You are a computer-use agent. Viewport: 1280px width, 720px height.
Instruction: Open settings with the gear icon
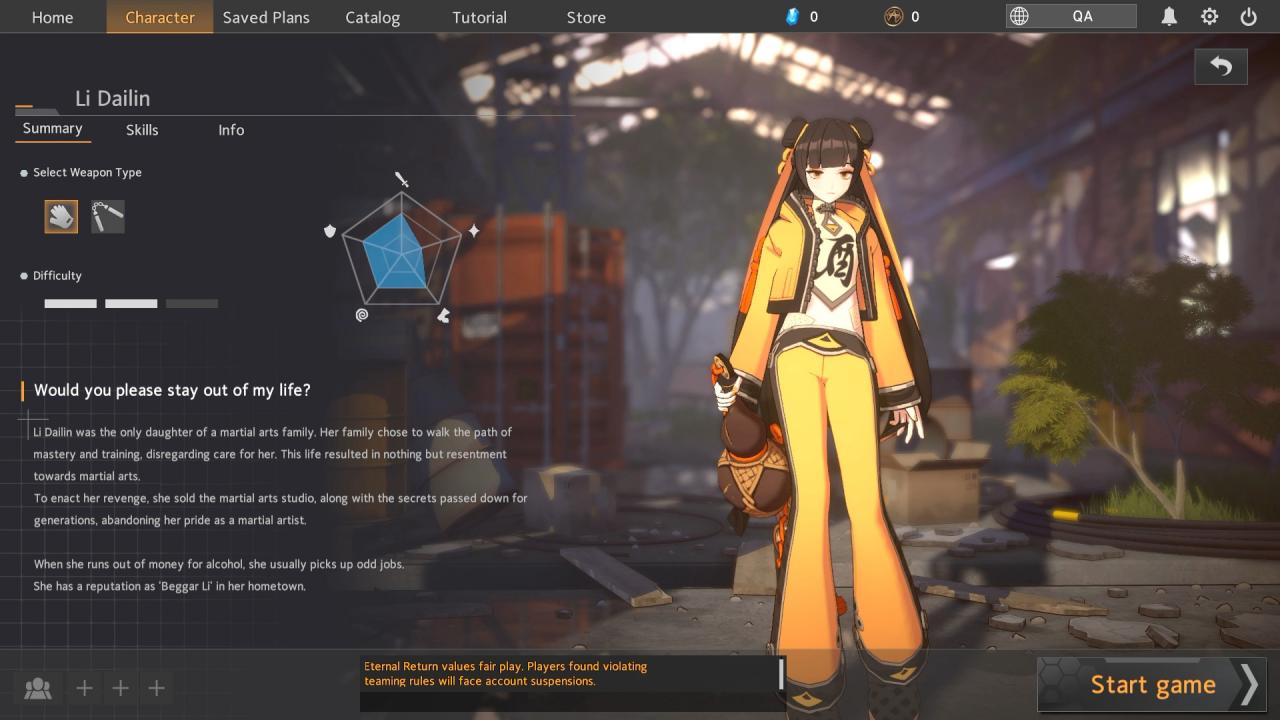(x=1209, y=17)
